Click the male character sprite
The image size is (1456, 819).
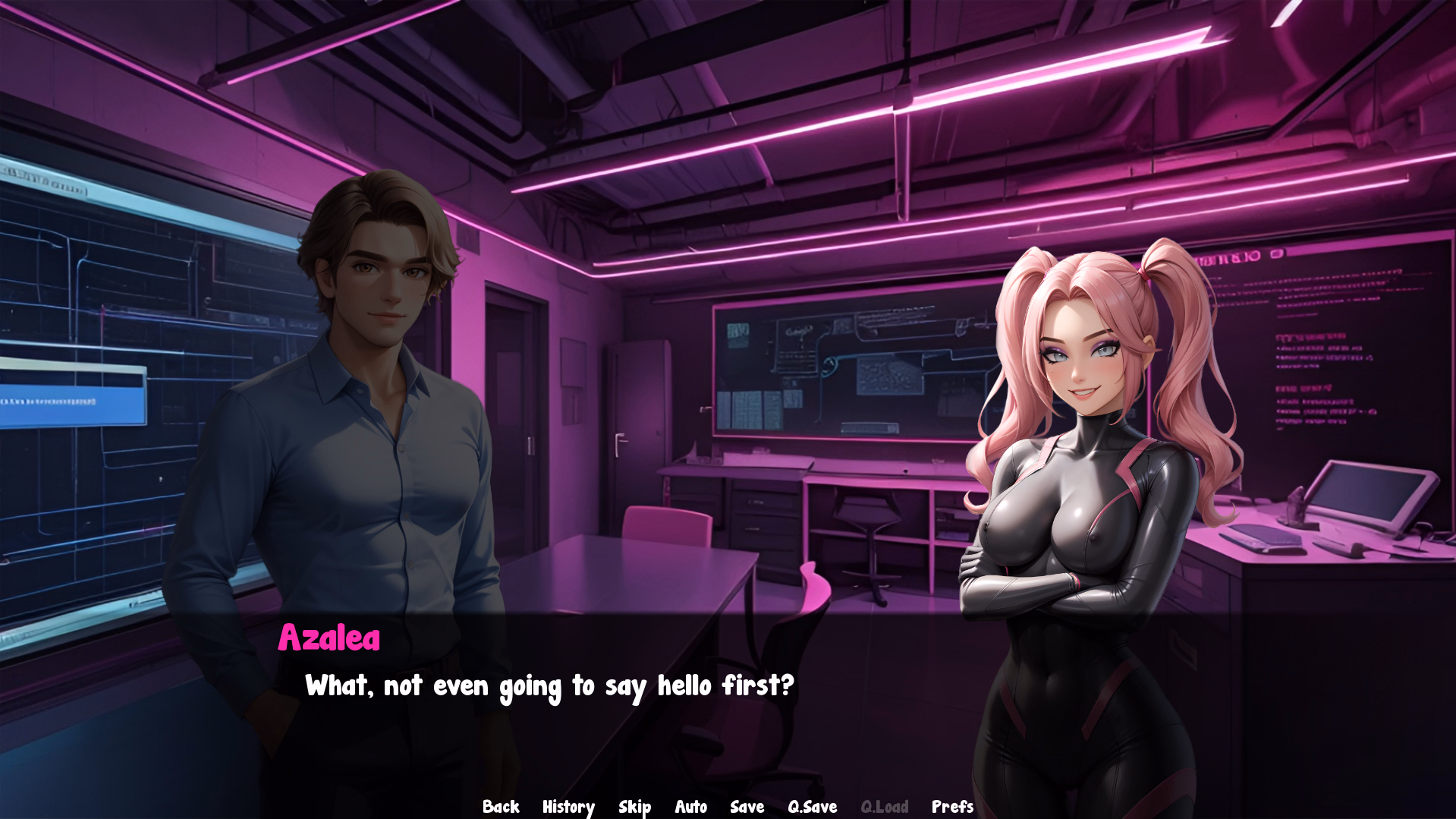(x=372, y=417)
